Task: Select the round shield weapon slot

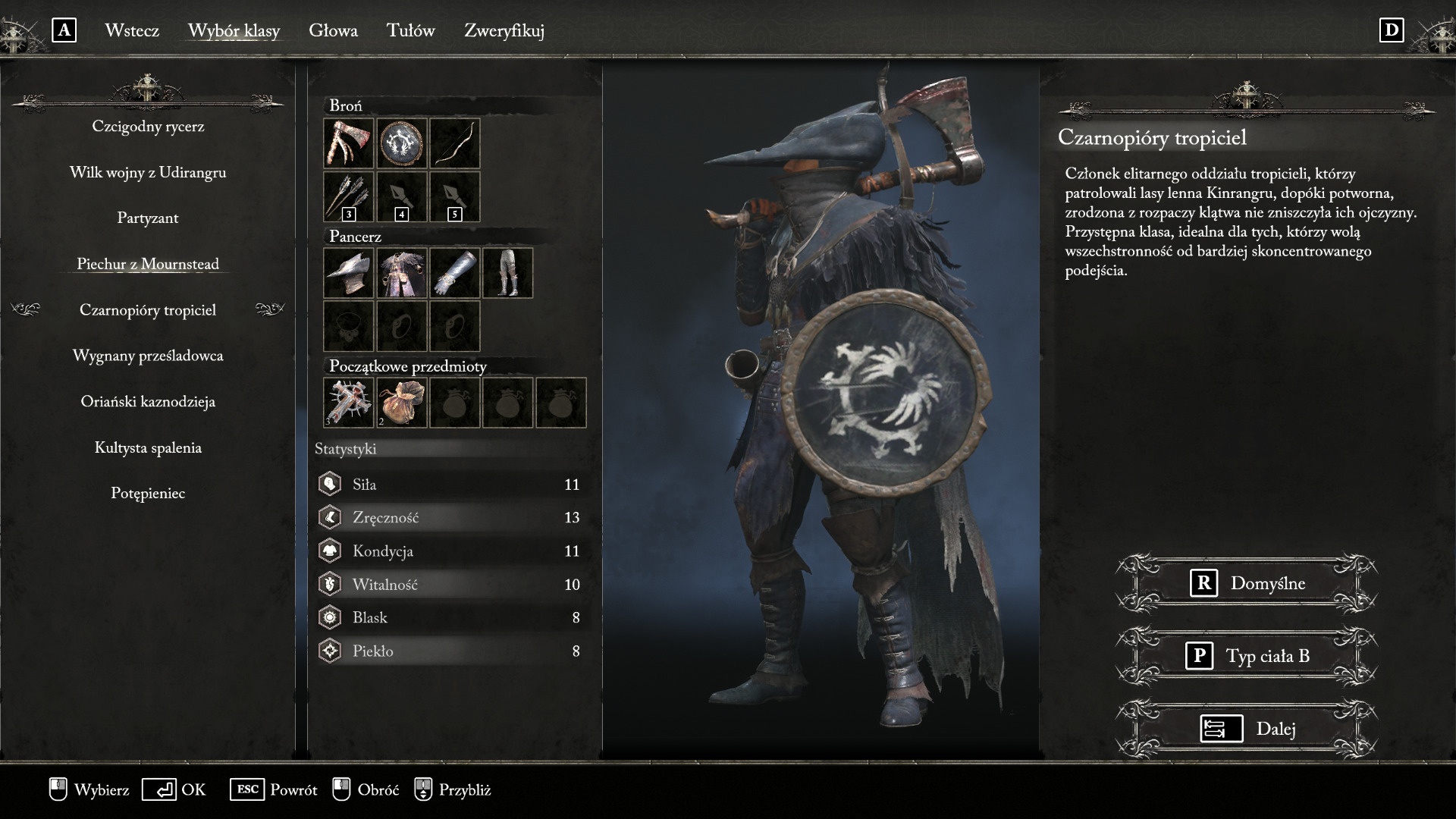Action: tap(402, 143)
